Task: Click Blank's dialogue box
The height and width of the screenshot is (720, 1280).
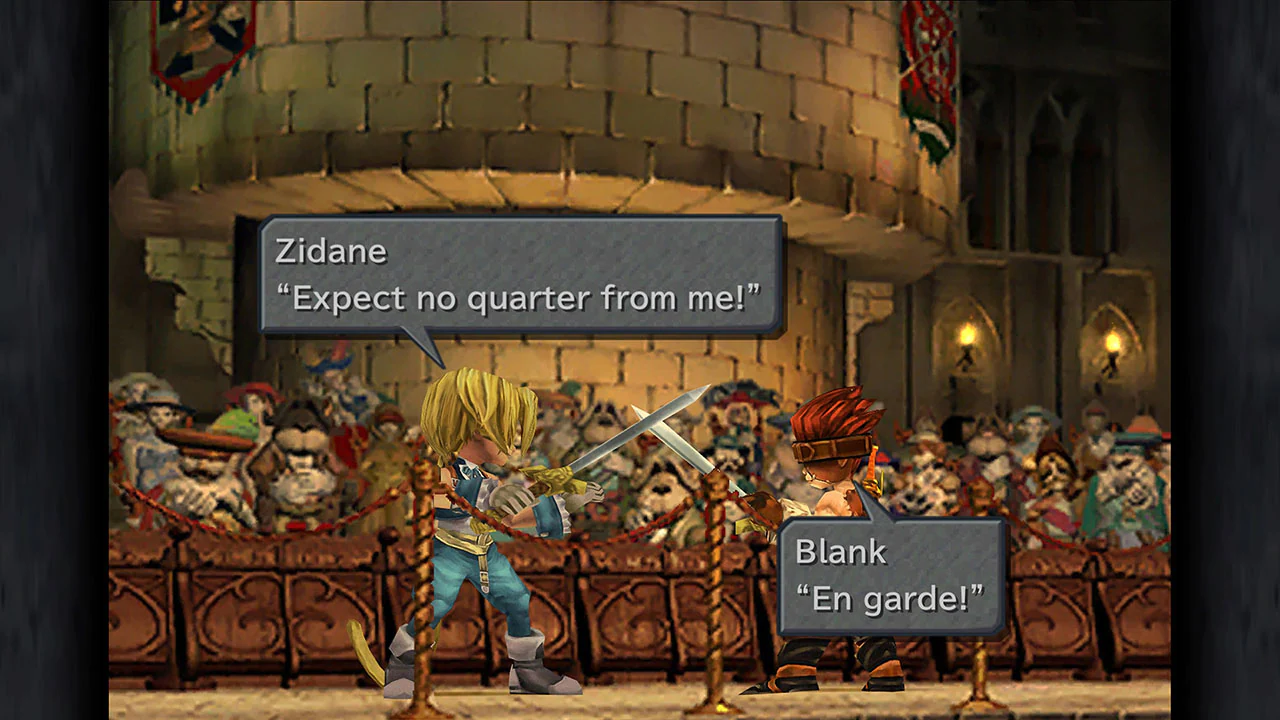Action: pyautogui.click(x=890, y=575)
